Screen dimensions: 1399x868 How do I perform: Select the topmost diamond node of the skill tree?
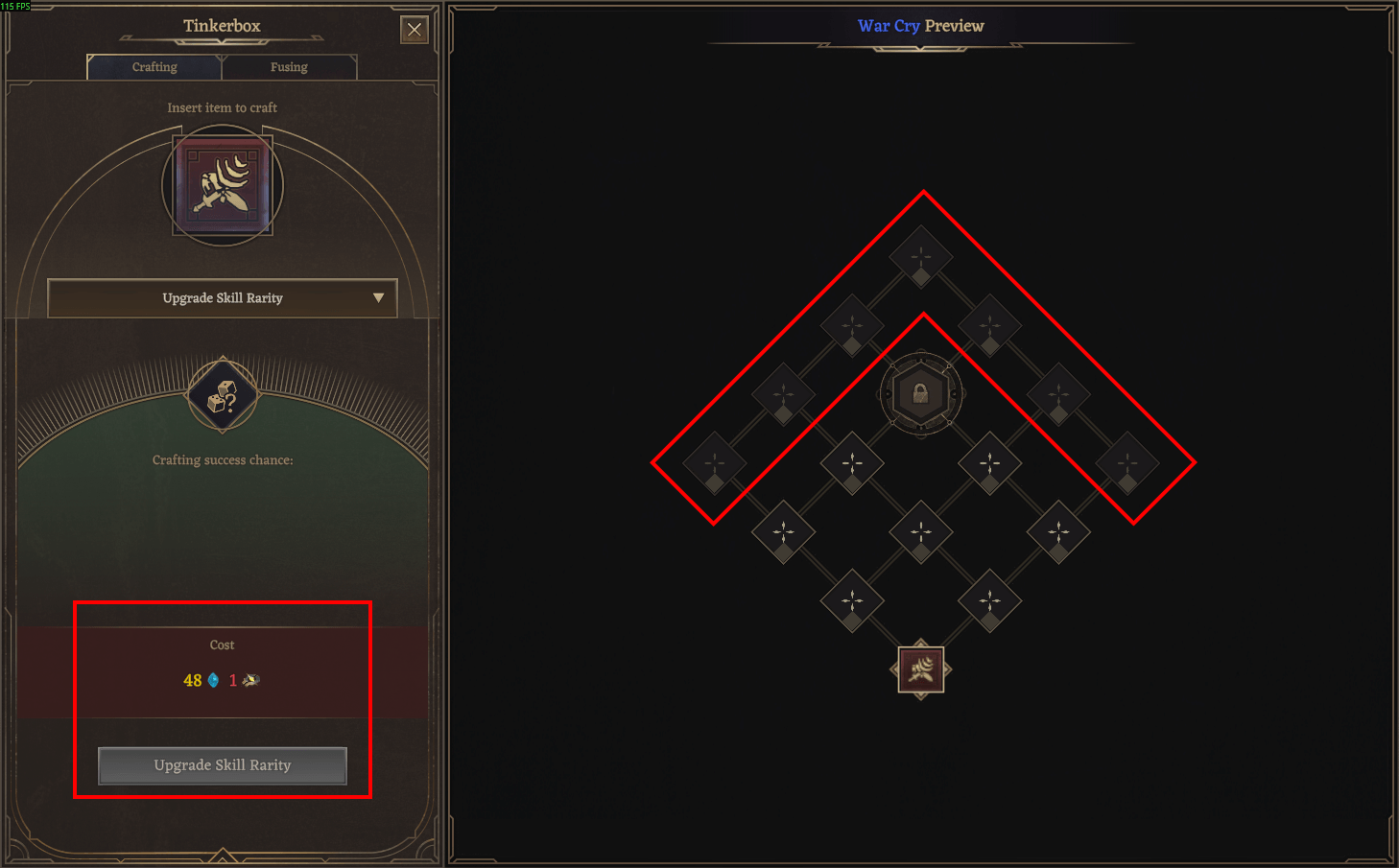point(920,255)
